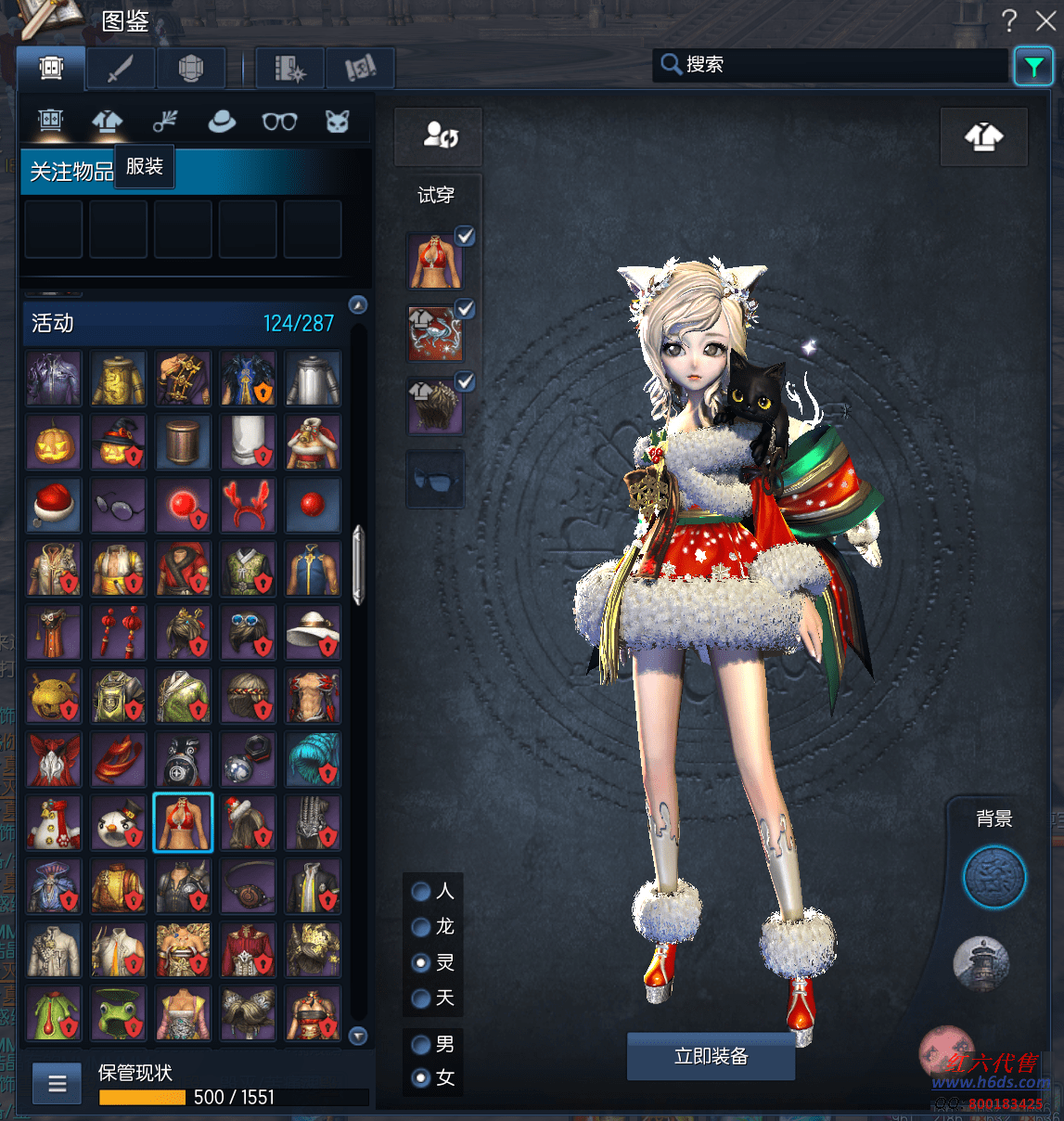Click the 搜索 search field
This screenshot has height=1121, width=1064.
835,65
